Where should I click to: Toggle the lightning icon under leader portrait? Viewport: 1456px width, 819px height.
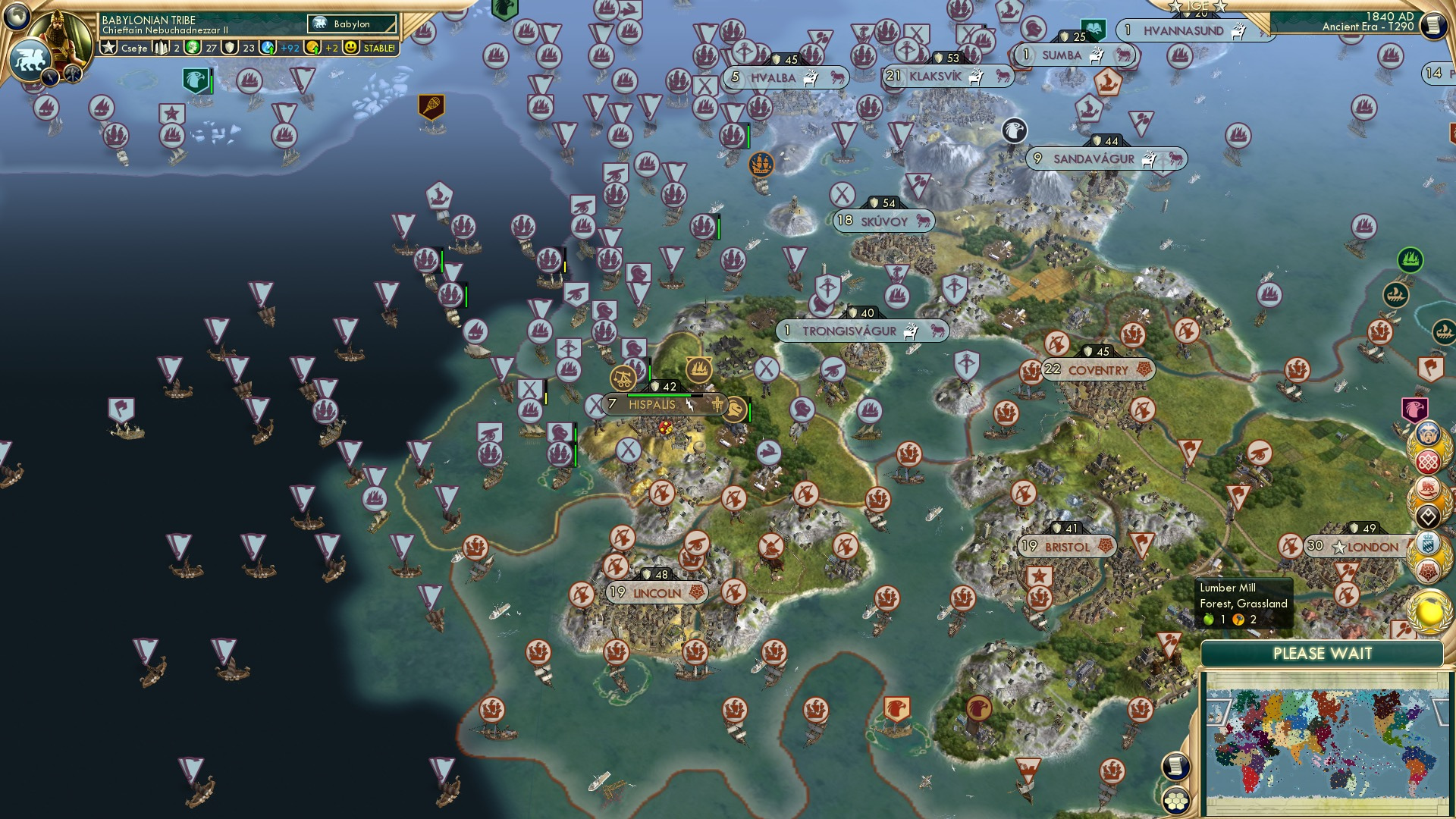point(50,76)
